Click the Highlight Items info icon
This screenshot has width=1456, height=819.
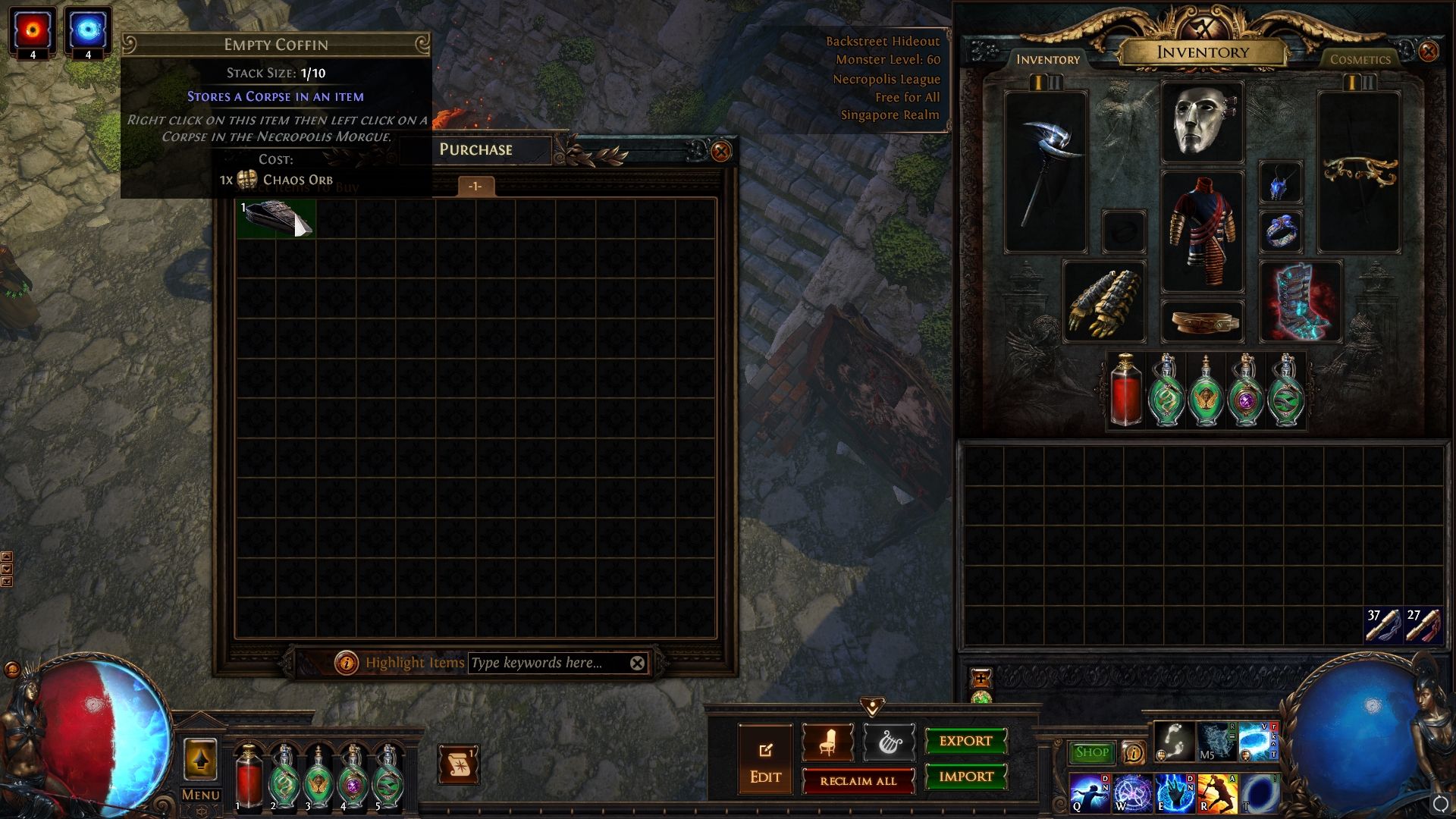[x=347, y=662]
